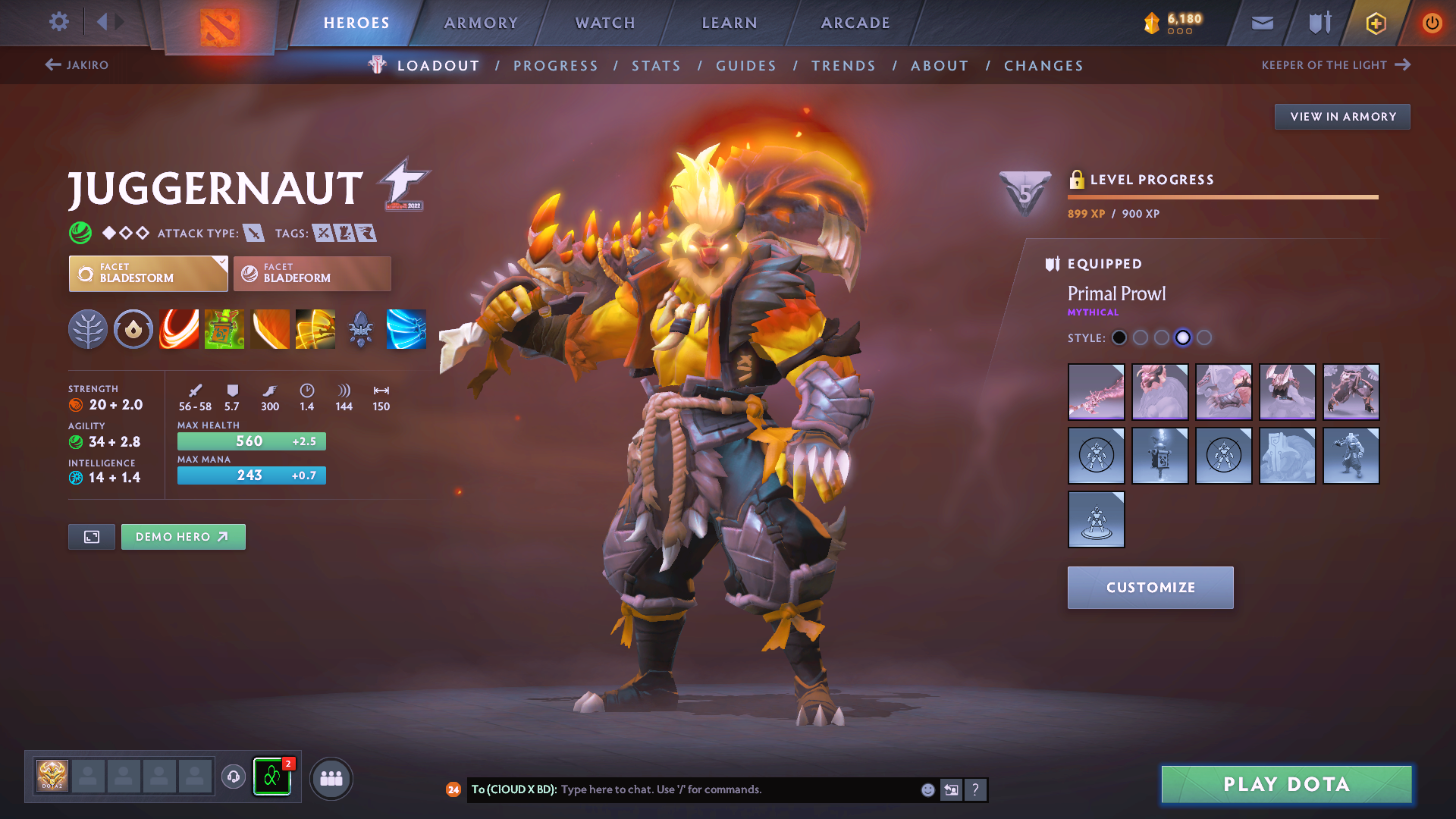Select the first style option for Primal Prowl
1456x819 pixels.
pyautogui.click(x=1119, y=337)
